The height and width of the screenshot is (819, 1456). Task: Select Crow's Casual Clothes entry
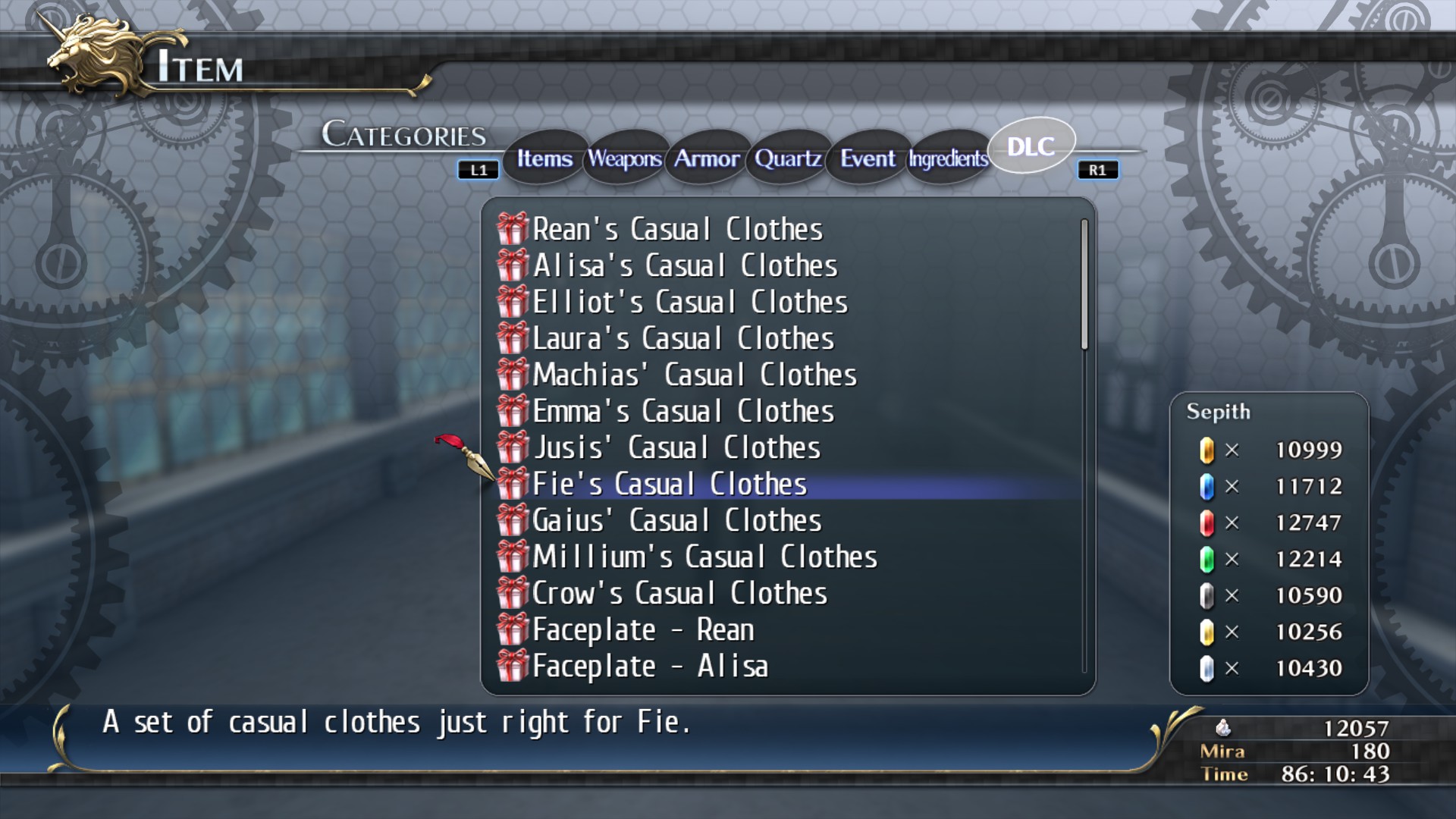[679, 593]
